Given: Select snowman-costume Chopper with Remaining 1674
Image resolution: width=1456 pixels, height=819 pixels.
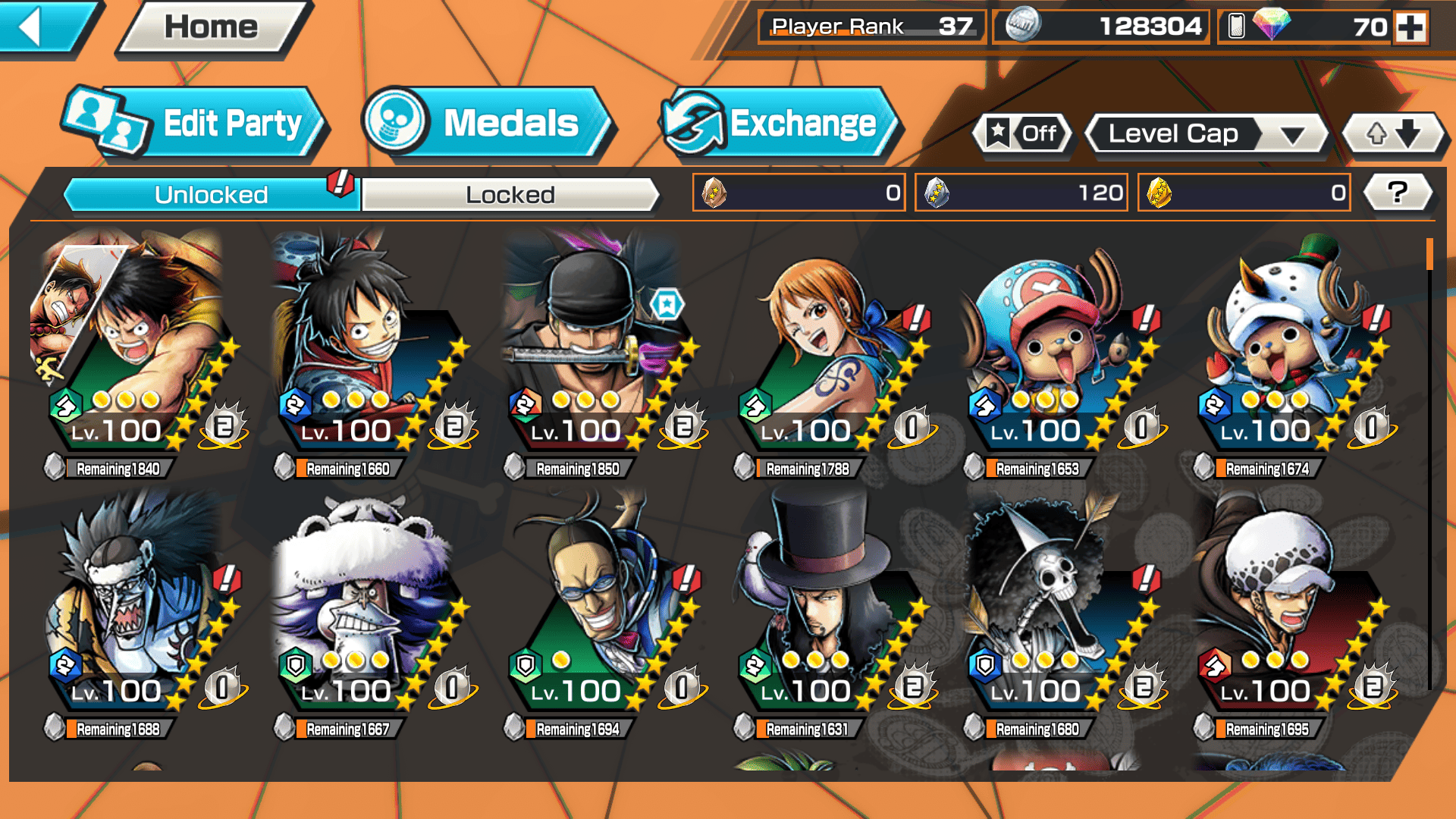Looking at the screenshot, I should click(x=1284, y=356).
